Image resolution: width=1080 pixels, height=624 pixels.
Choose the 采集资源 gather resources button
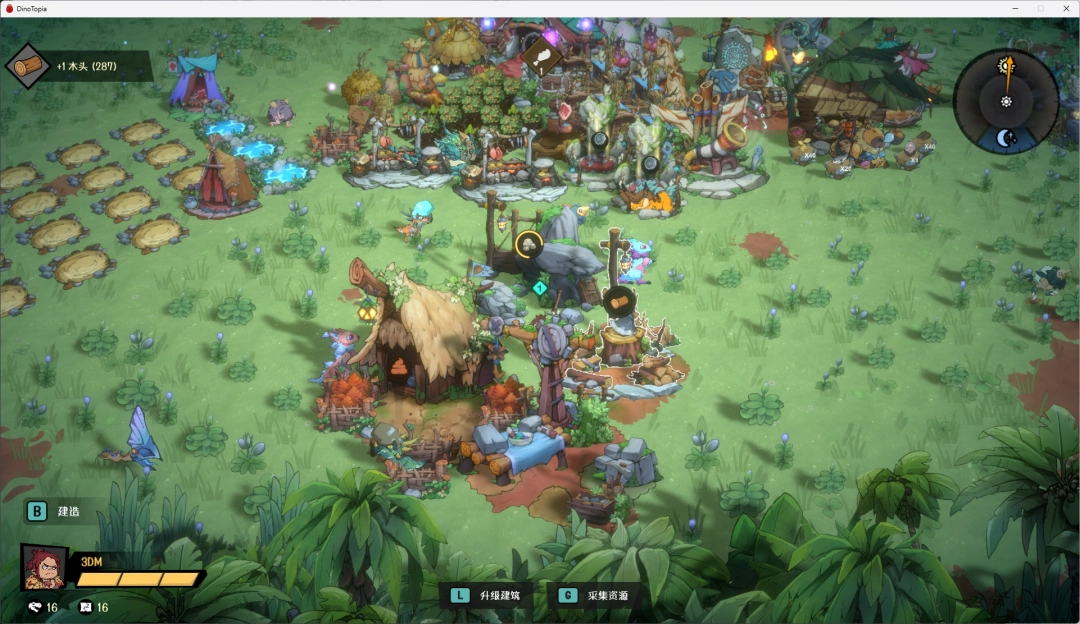click(x=597, y=595)
